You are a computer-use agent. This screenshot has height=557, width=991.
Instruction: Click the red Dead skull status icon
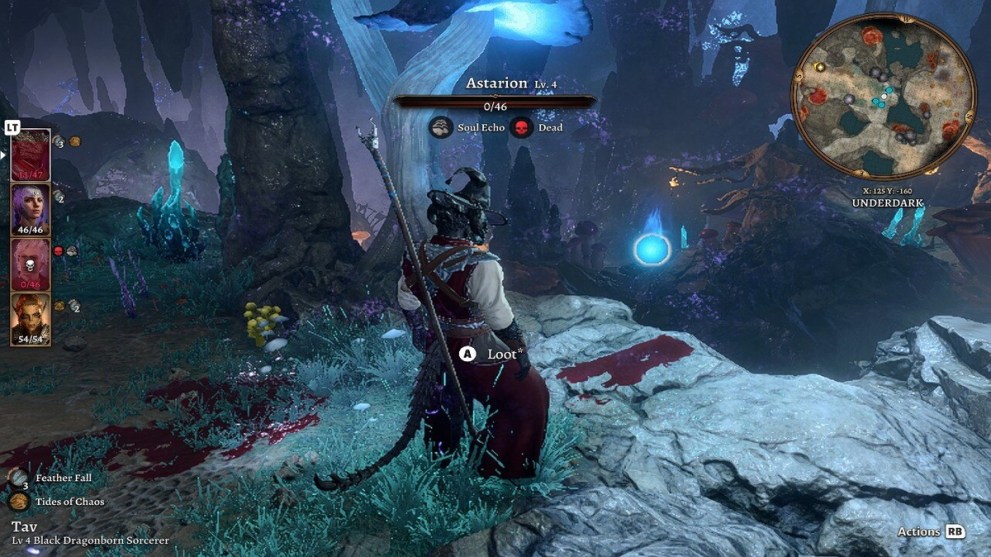(521, 127)
